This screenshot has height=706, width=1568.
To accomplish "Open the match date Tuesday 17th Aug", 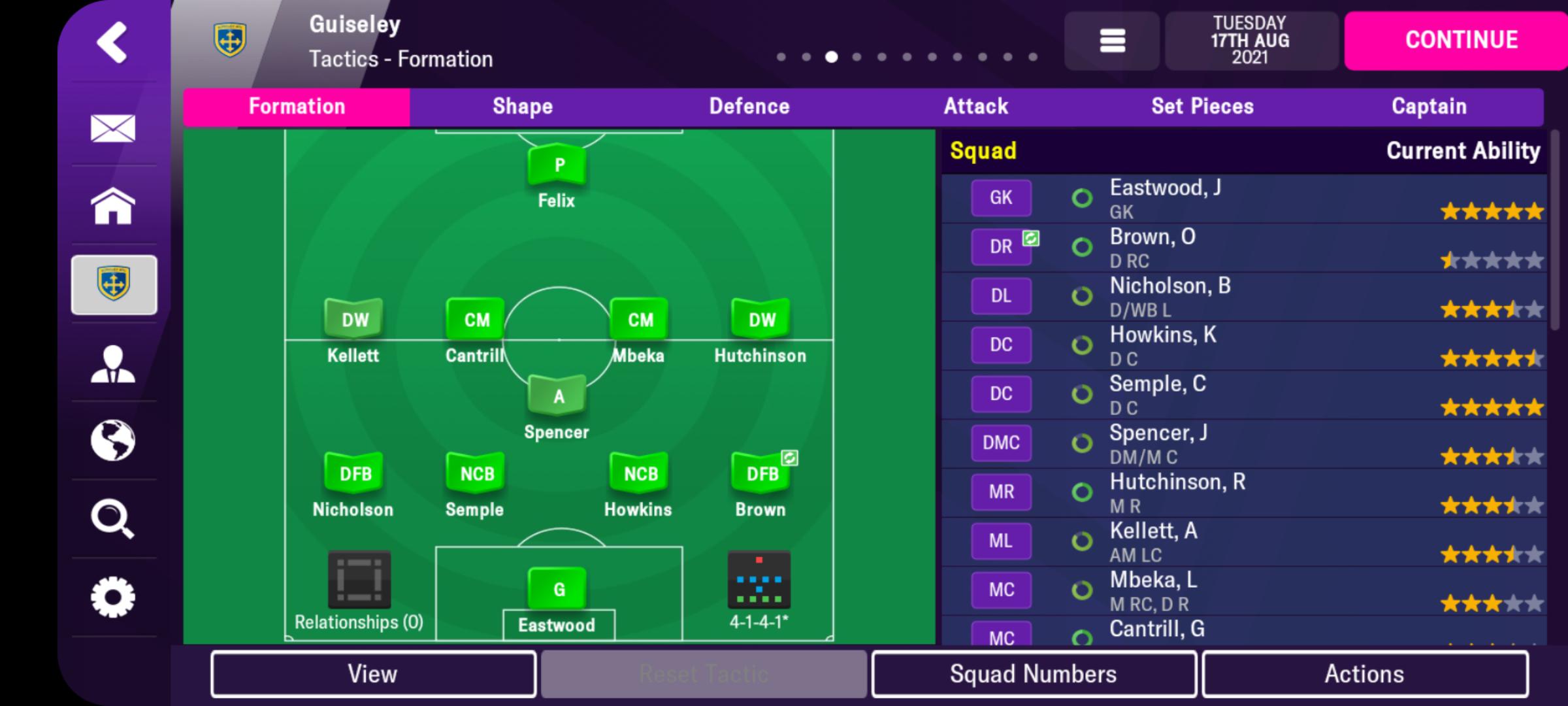I will tap(1250, 41).
